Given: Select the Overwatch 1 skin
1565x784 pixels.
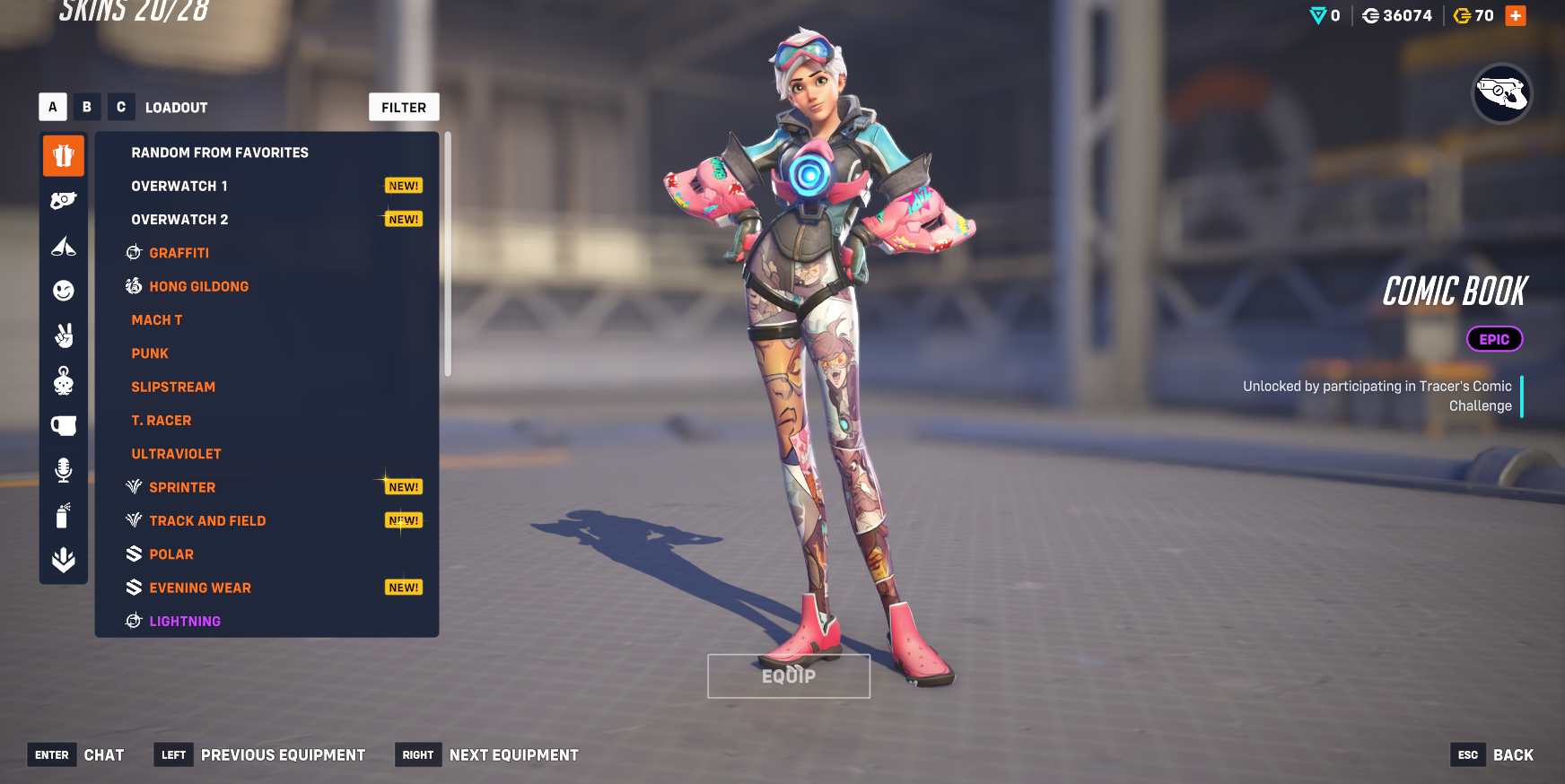Looking at the screenshot, I should tap(179, 187).
